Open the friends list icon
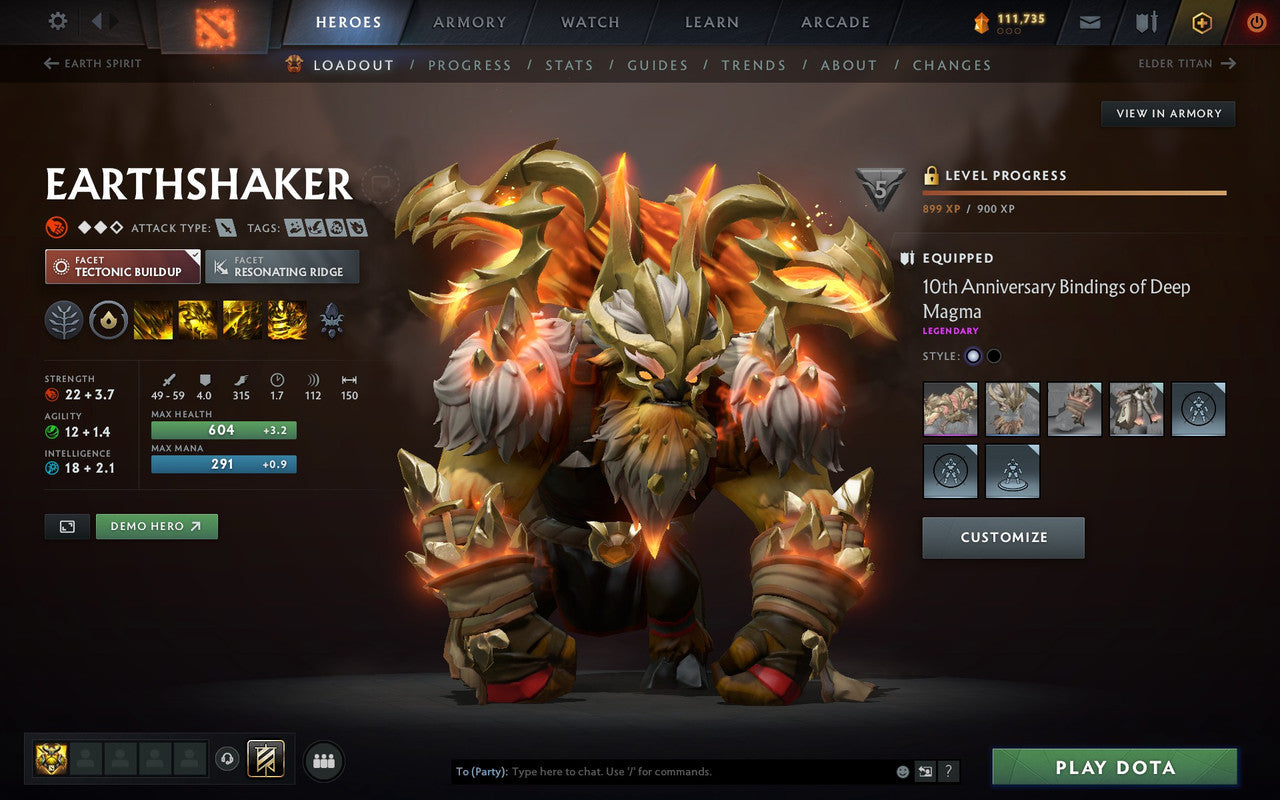This screenshot has width=1280, height=800. (324, 760)
